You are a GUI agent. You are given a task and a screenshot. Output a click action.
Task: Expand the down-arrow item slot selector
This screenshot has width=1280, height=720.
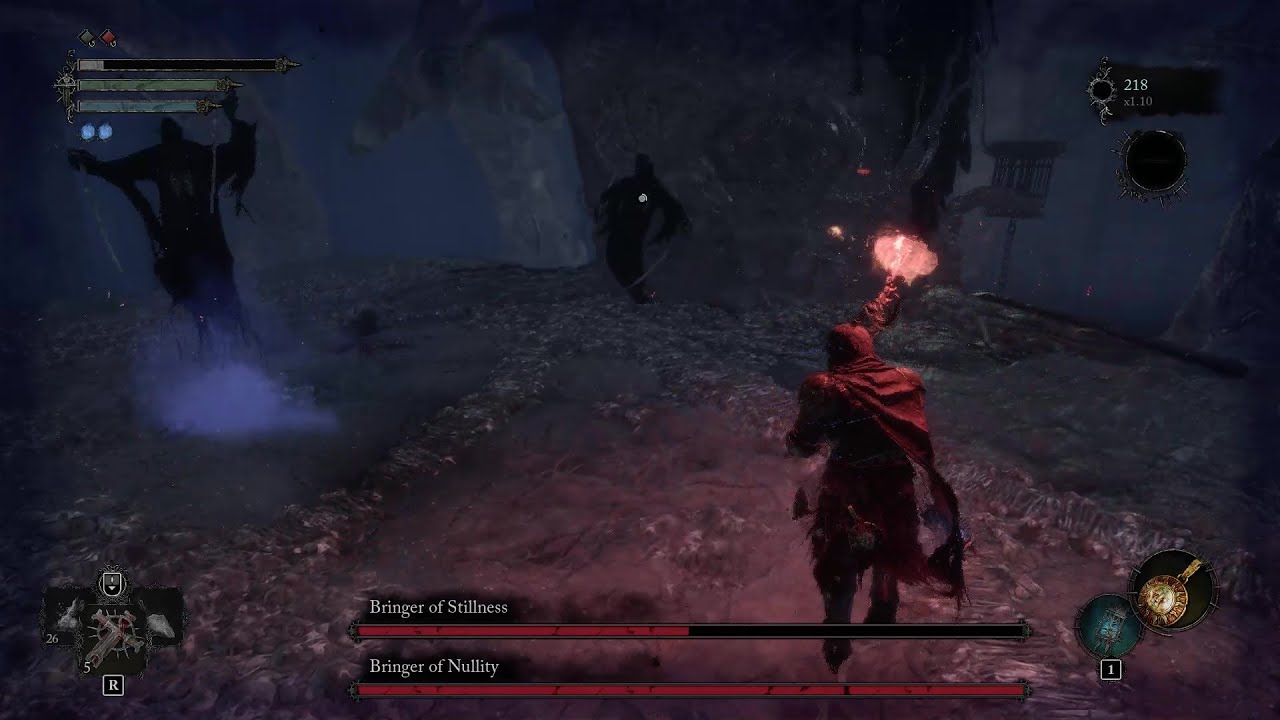pos(111,582)
